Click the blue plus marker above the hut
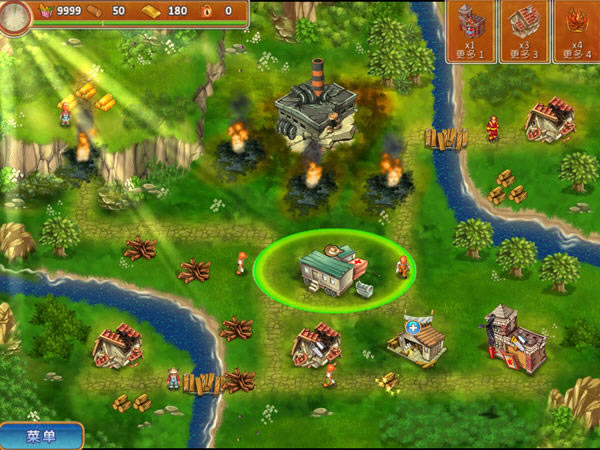Screen dimensions: 600x450 pyautogui.click(x=413, y=327)
